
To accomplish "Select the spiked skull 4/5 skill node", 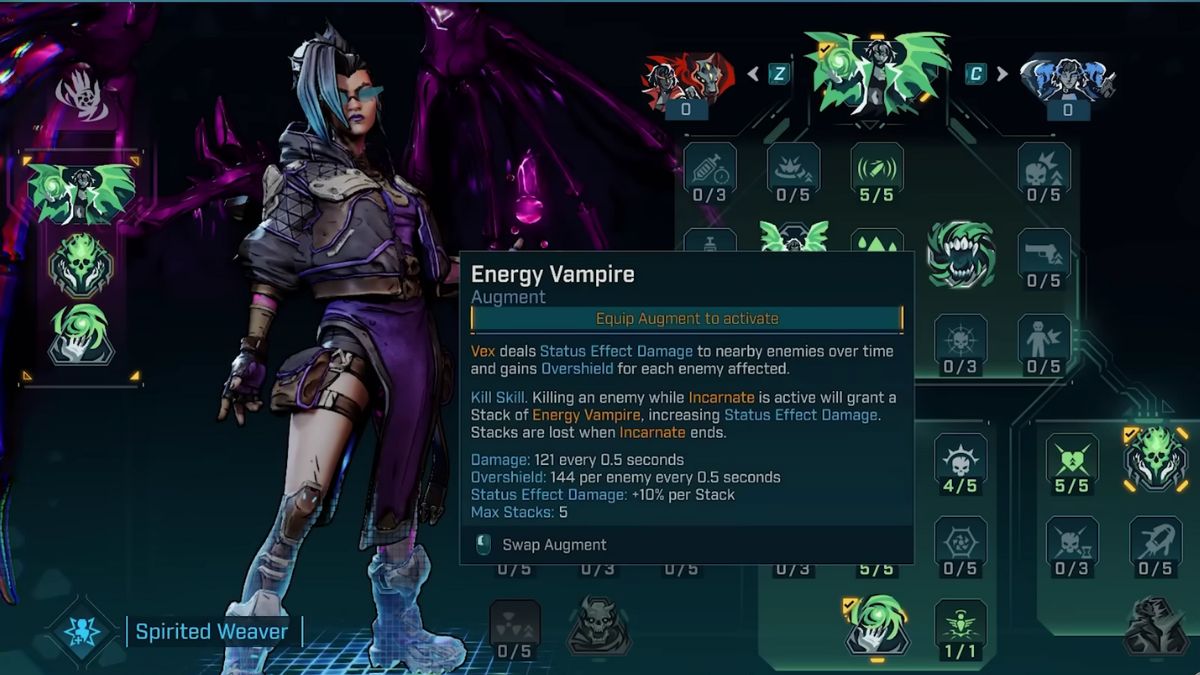I will 960,460.
